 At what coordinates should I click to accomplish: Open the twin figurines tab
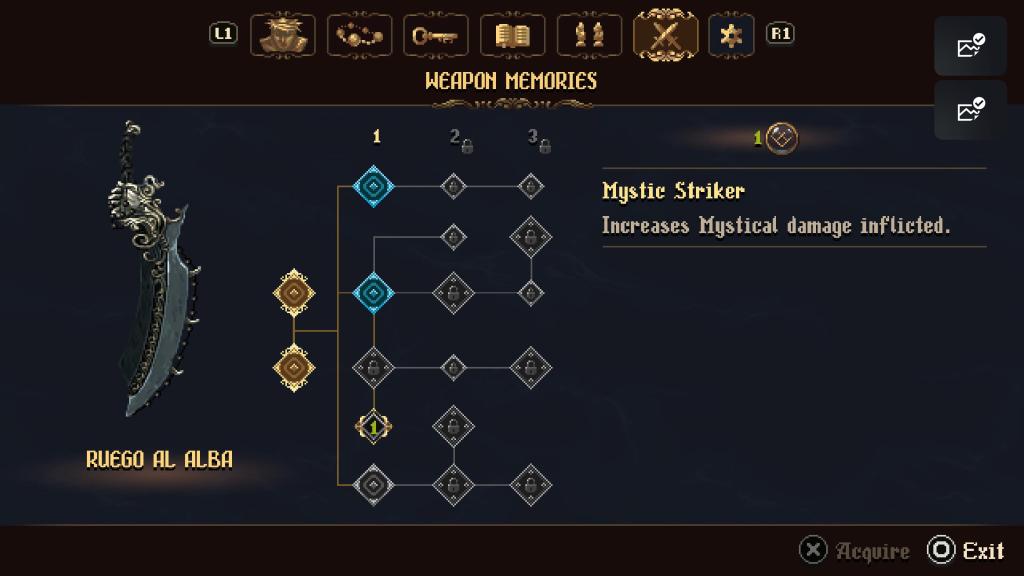tap(589, 36)
